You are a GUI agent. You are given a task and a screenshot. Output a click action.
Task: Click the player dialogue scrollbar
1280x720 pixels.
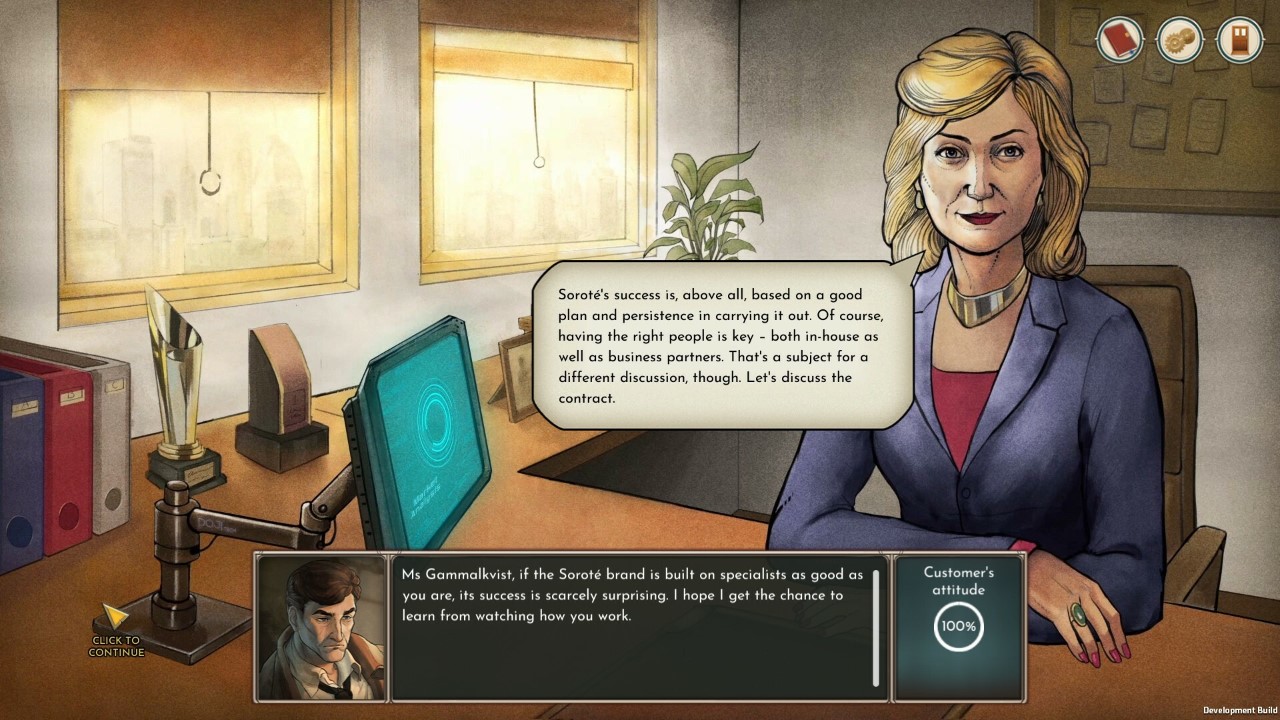click(x=876, y=627)
